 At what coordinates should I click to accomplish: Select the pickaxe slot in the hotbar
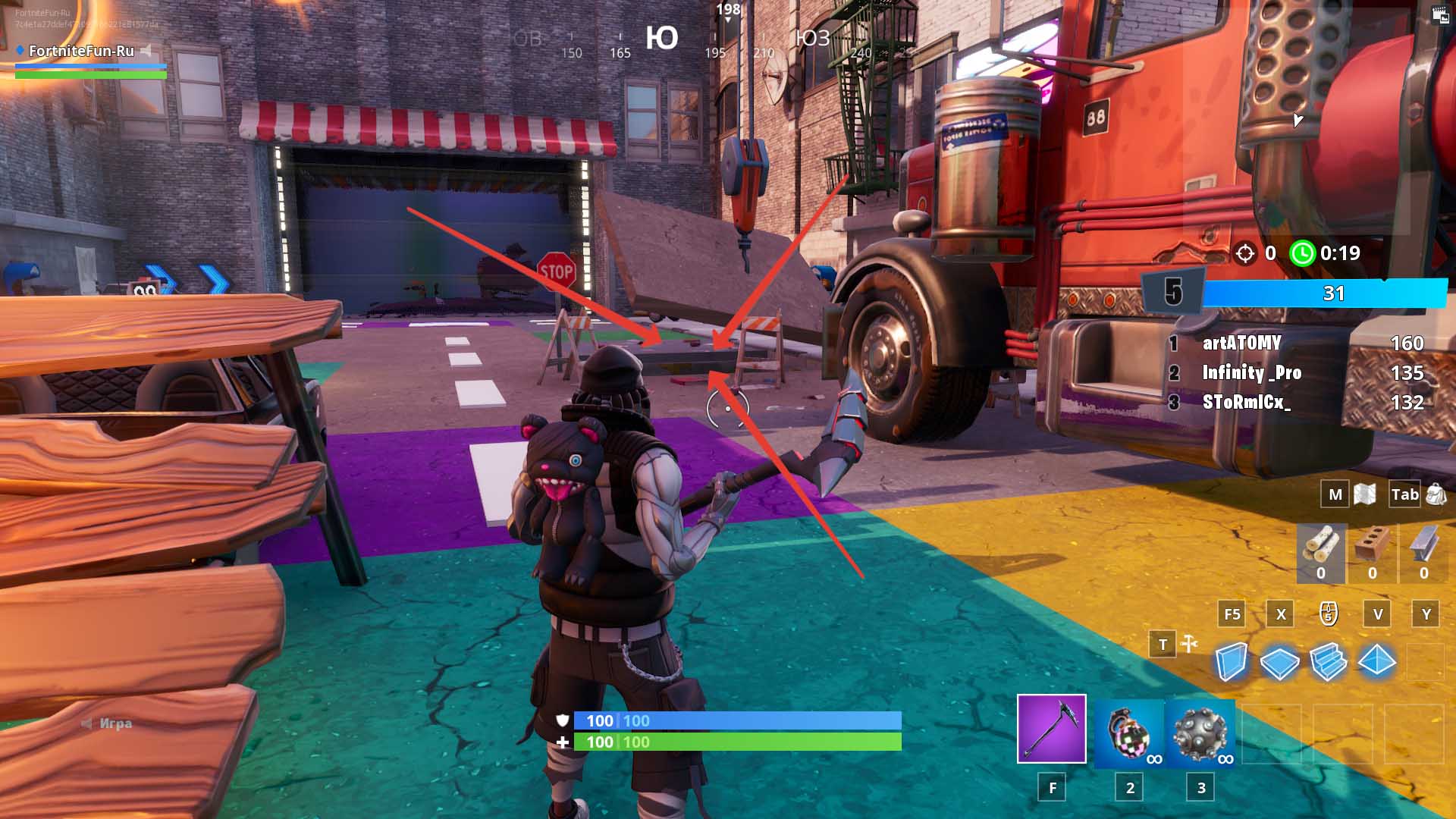click(x=1051, y=728)
